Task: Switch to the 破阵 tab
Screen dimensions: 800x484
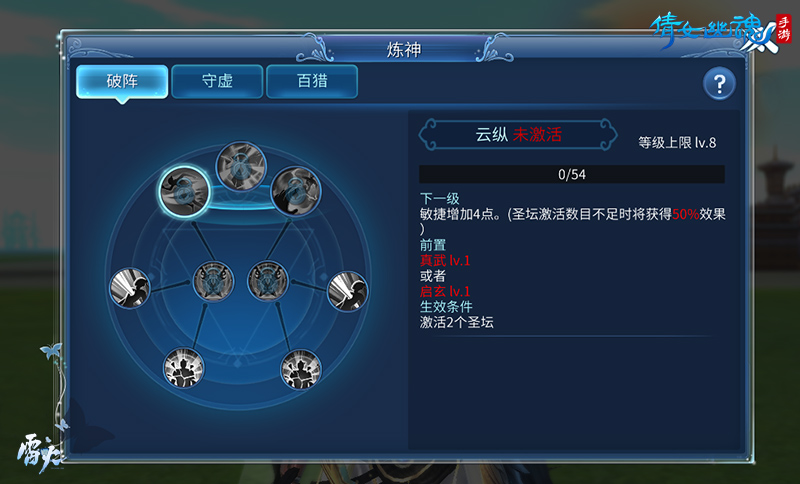Action: pos(122,81)
